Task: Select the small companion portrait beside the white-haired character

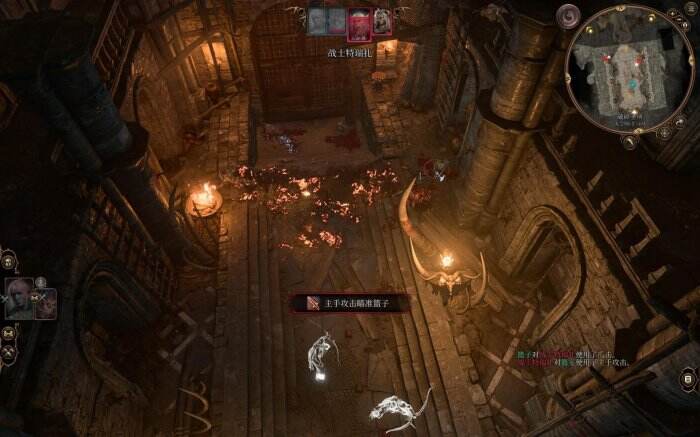Action: 45,301
